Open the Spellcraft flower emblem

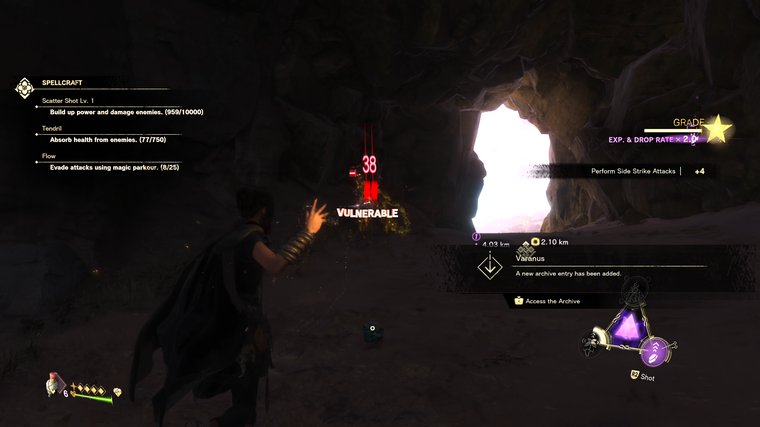(x=24, y=87)
